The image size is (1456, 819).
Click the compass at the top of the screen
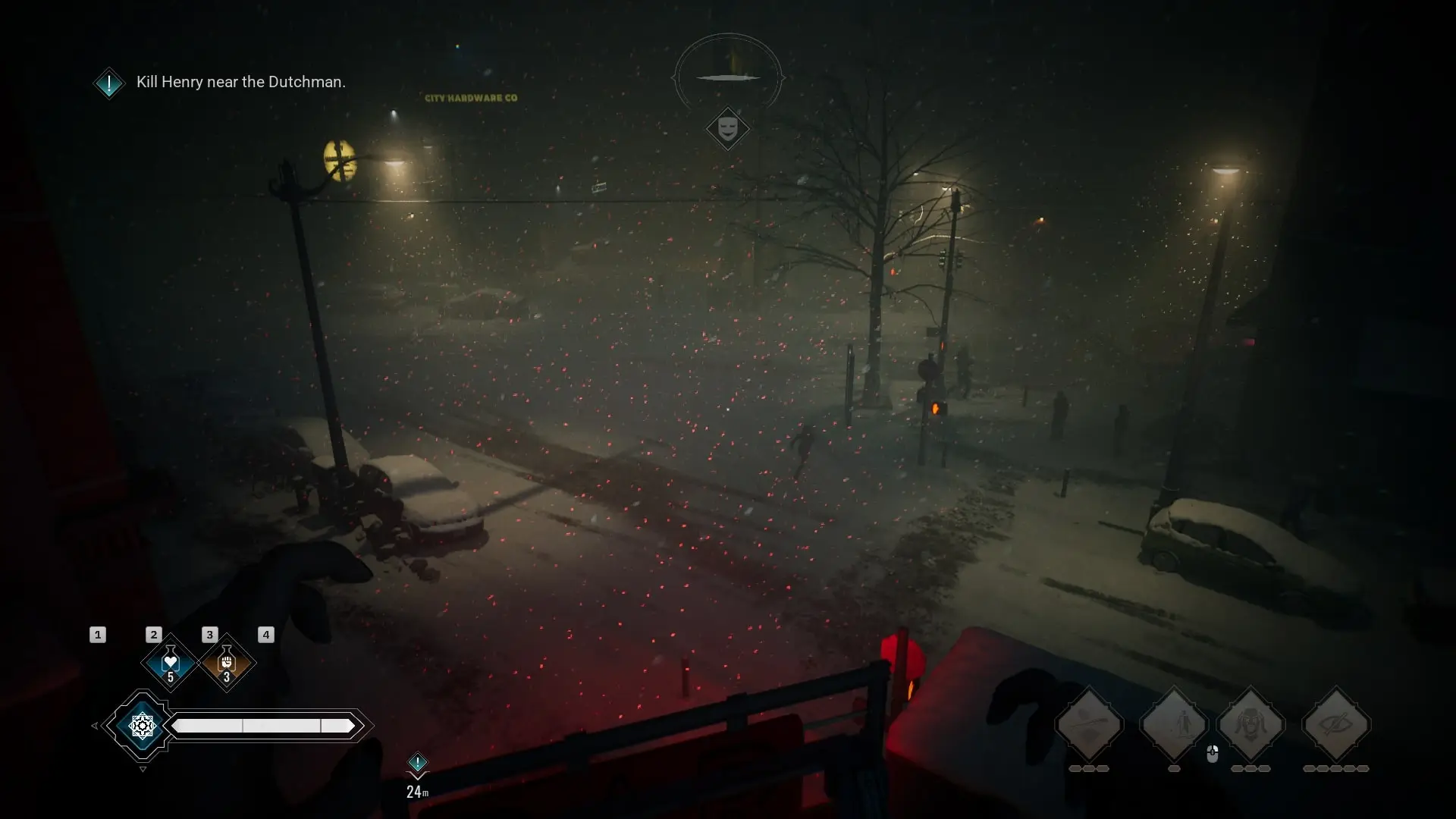pos(728,76)
